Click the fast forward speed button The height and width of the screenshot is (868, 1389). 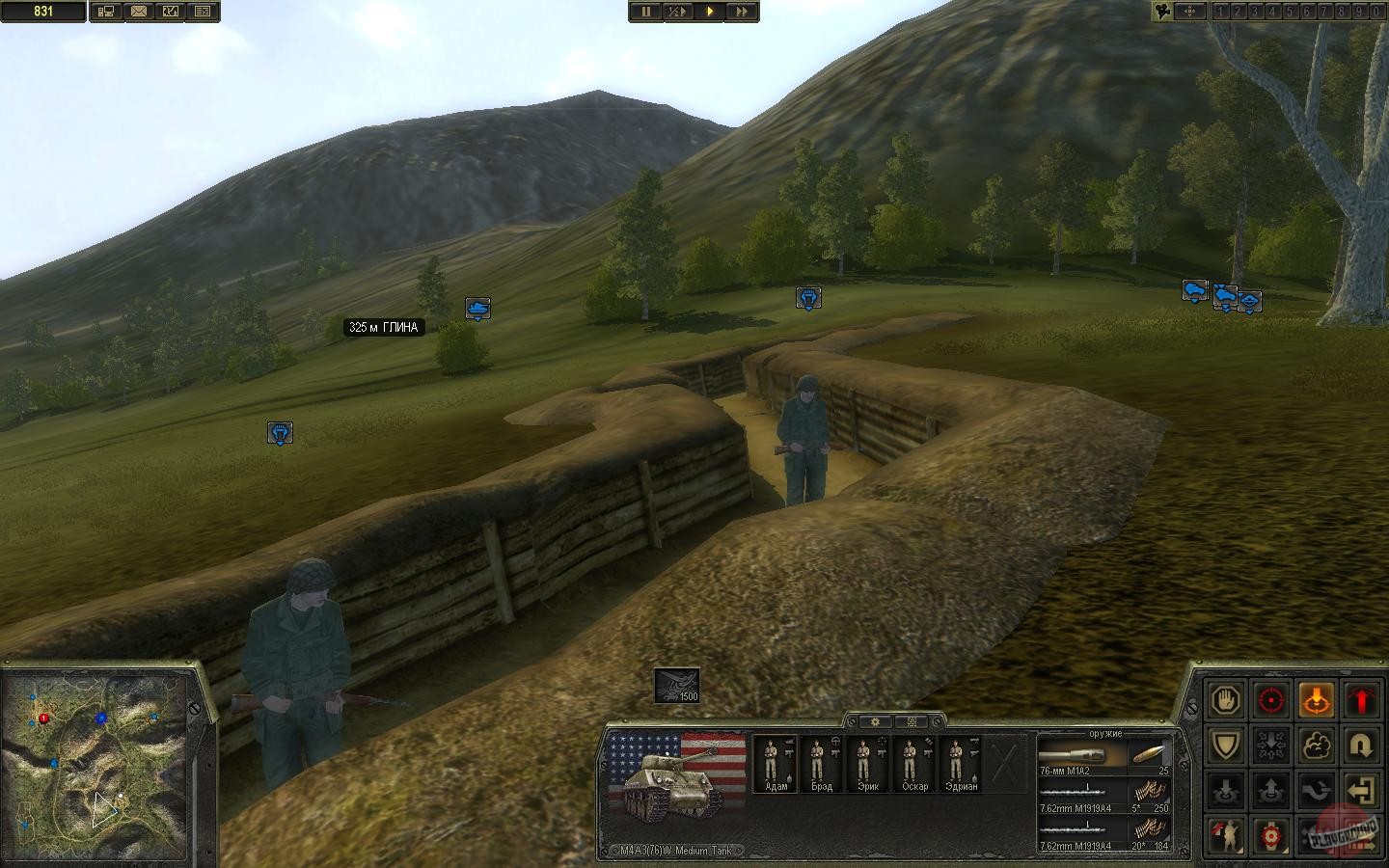click(x=741, y=12)
